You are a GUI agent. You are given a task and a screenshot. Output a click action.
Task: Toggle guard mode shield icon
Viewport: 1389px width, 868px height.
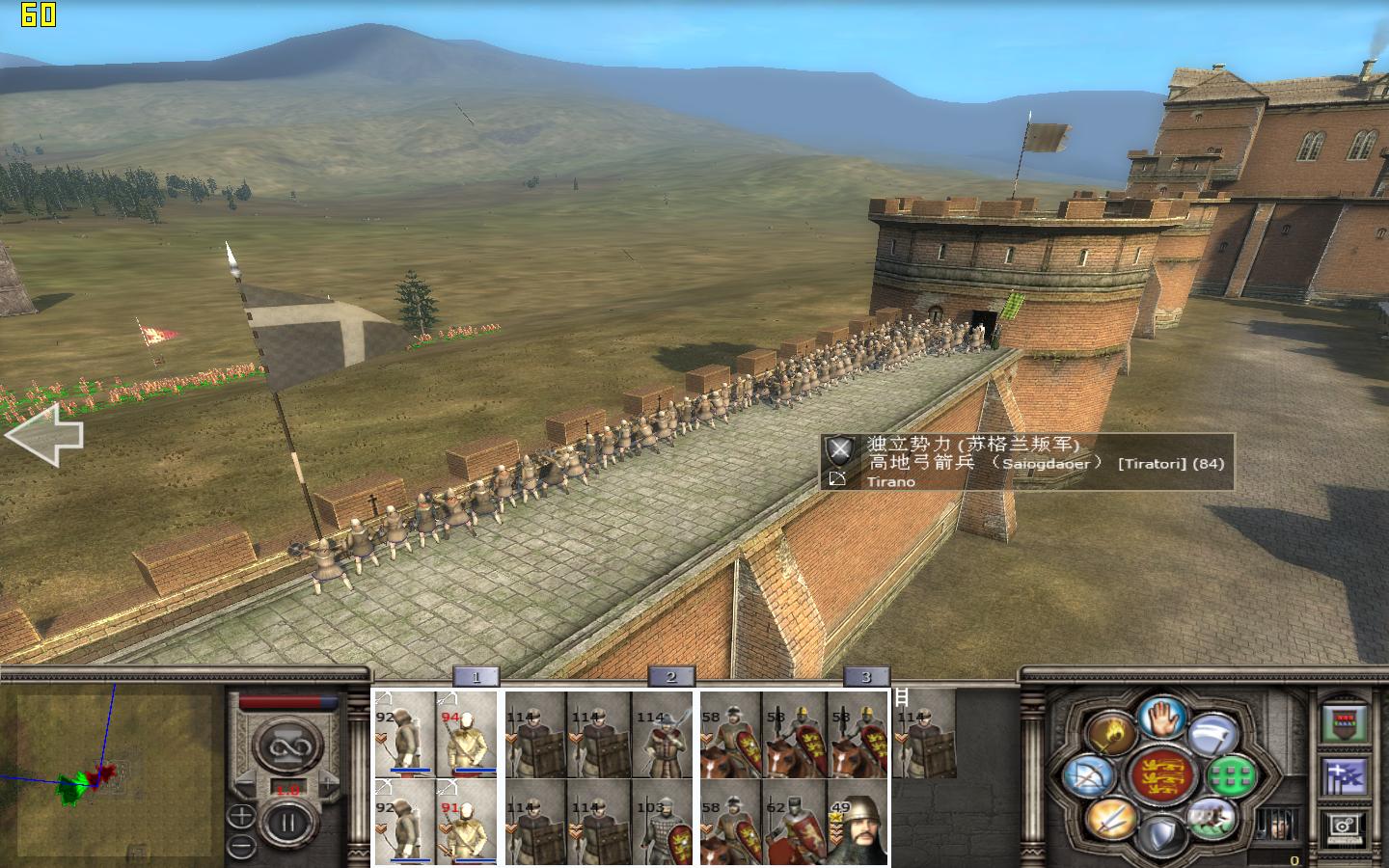point(1161,833)
